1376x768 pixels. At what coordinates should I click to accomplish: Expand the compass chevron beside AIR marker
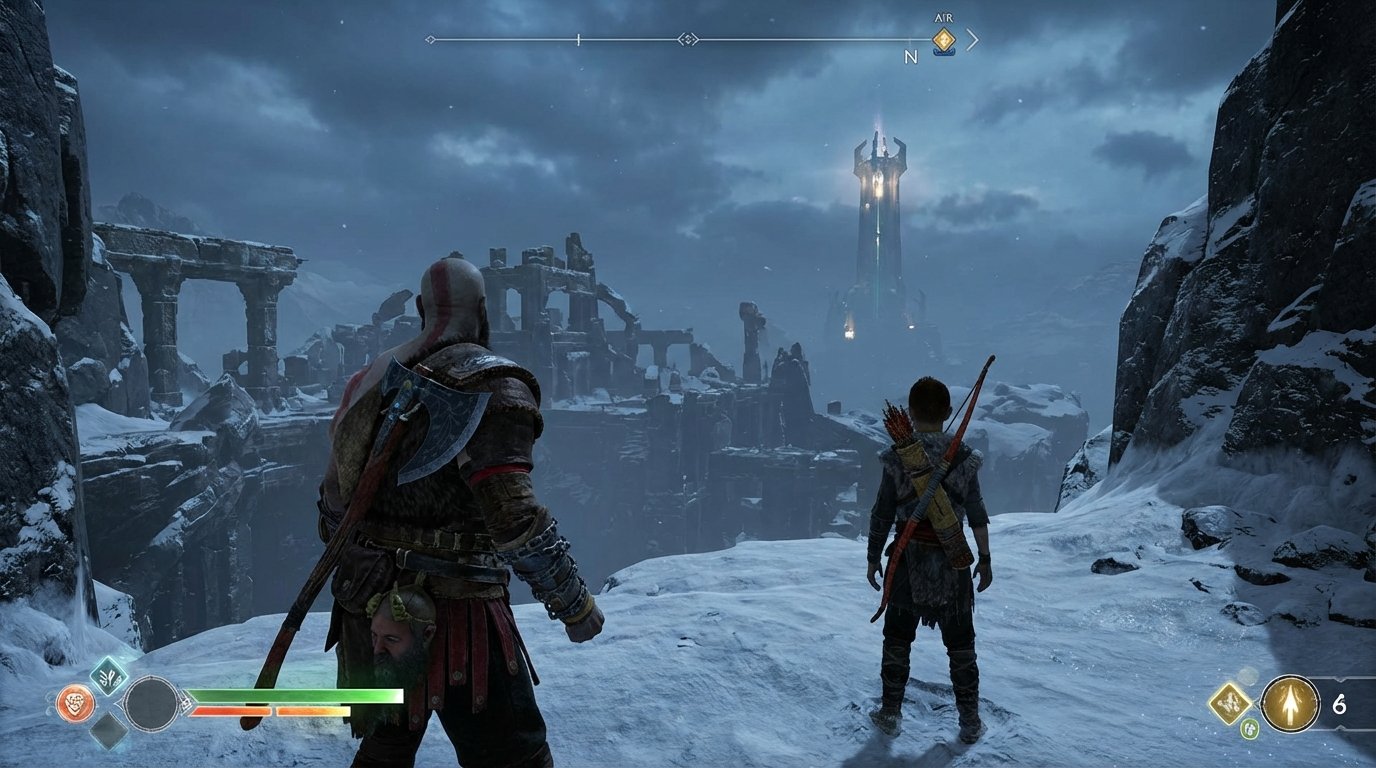coord(972,40)
